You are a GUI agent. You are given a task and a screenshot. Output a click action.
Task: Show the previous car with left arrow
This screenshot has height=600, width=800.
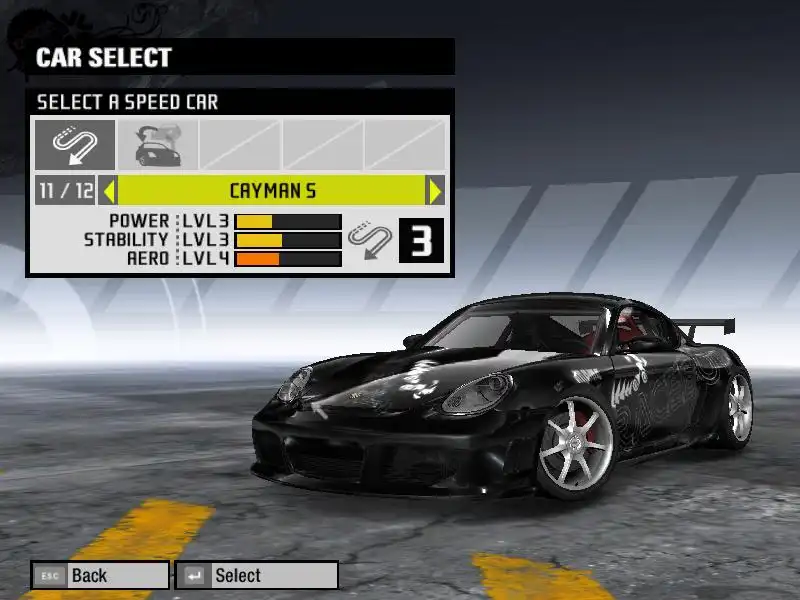(x=110, y=190)
